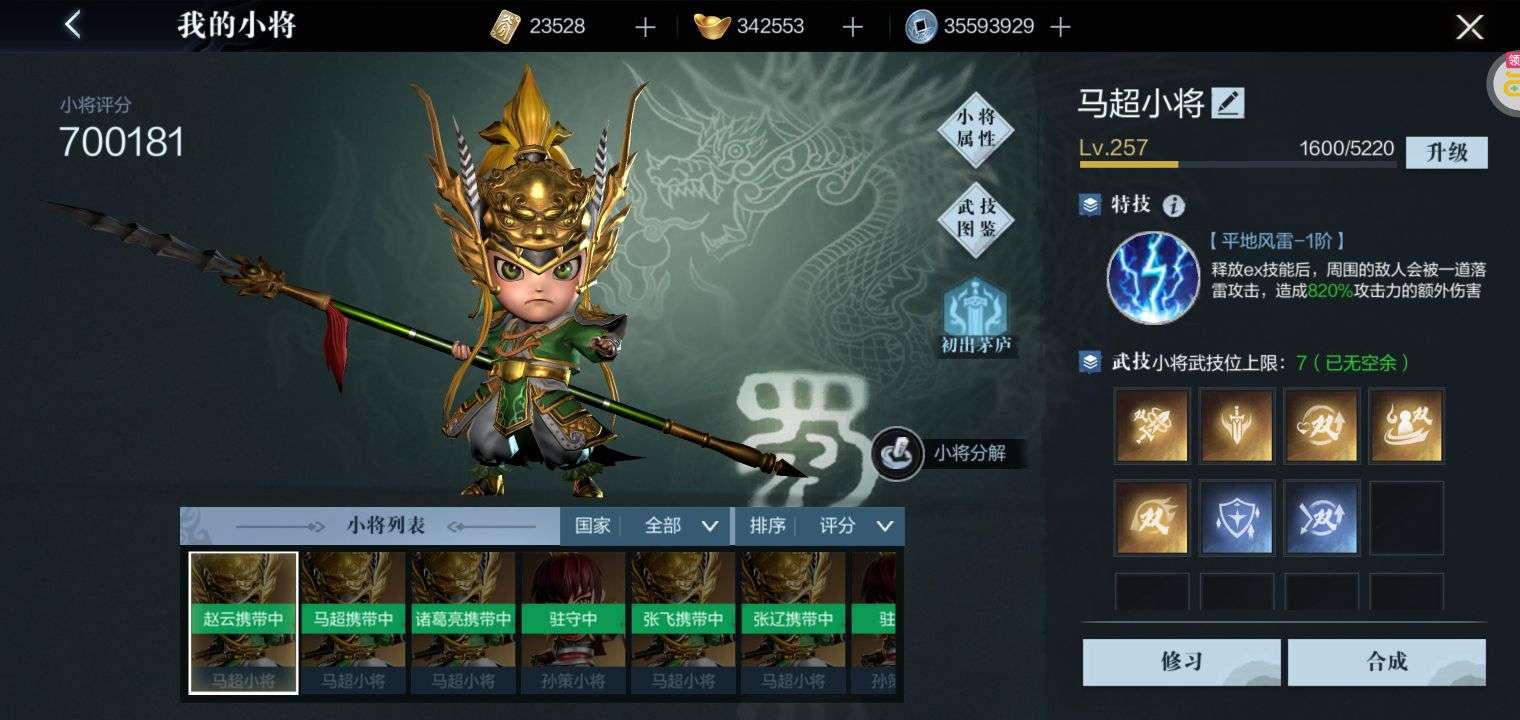View the 平地风雷 lightning skill icon
Viewport: 1520px width, 720px height.
point(1152,278)
